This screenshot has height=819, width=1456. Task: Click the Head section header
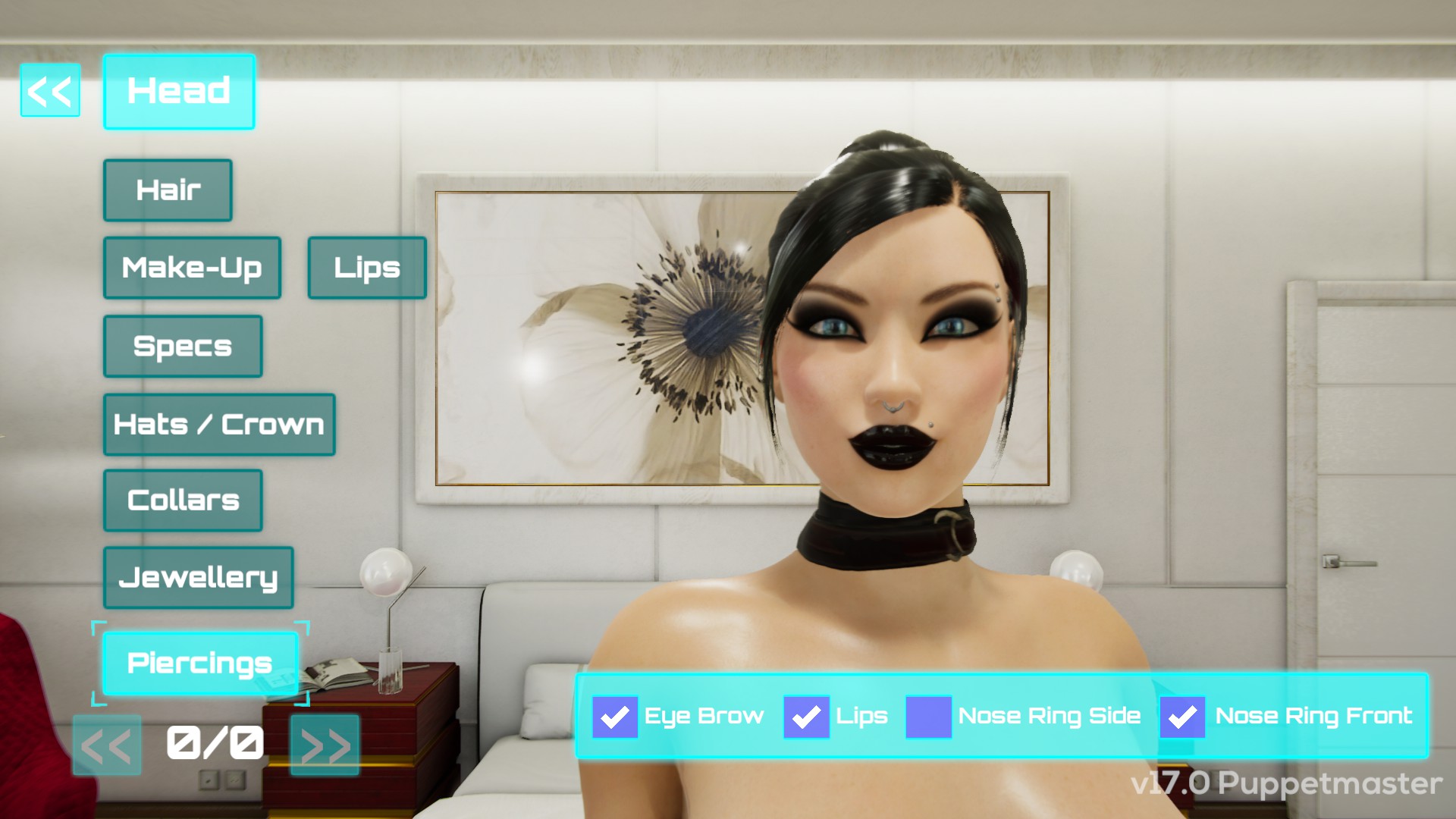coord(179,92)
